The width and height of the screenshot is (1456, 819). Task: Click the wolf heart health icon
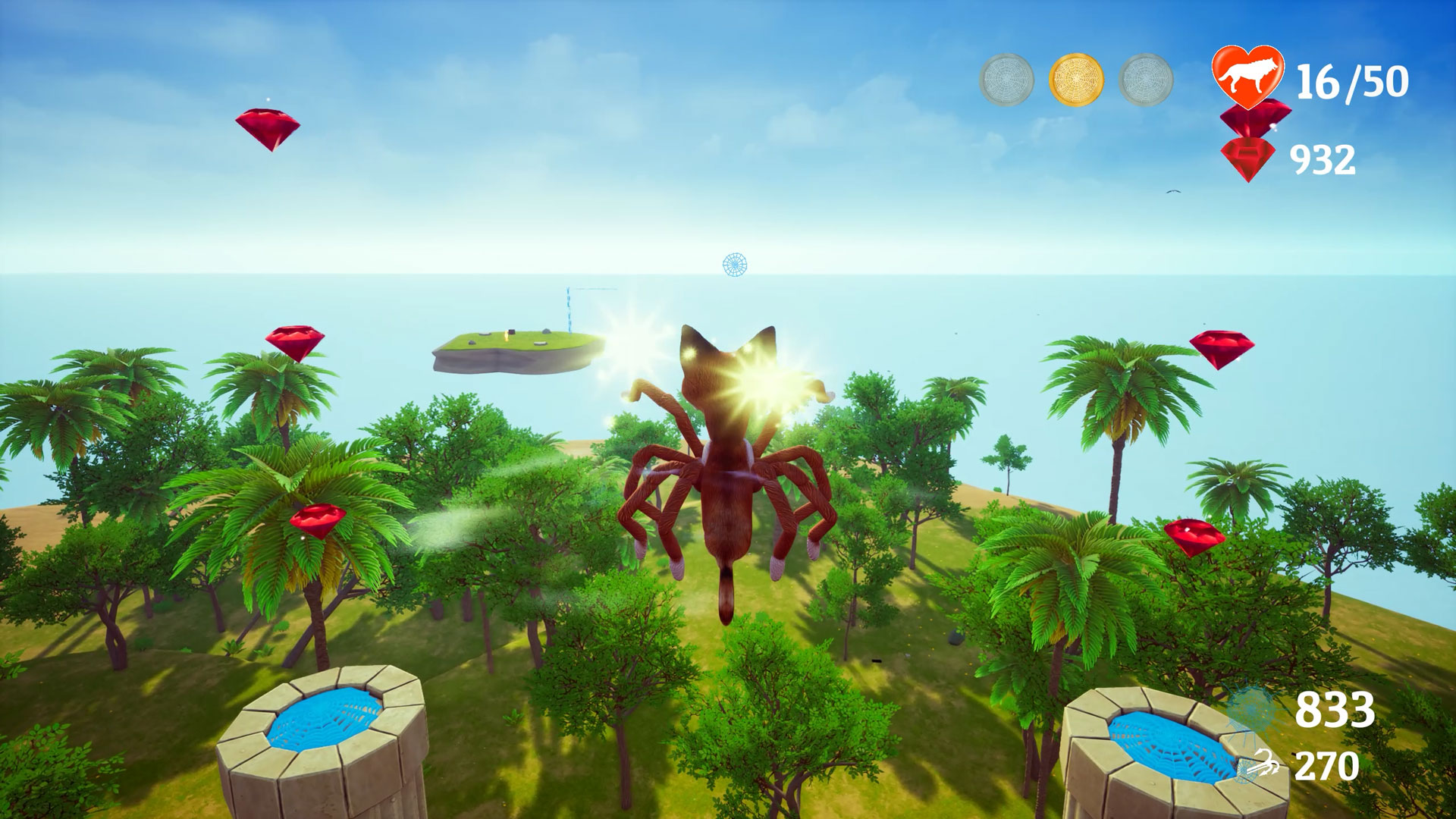(1247, 74)
